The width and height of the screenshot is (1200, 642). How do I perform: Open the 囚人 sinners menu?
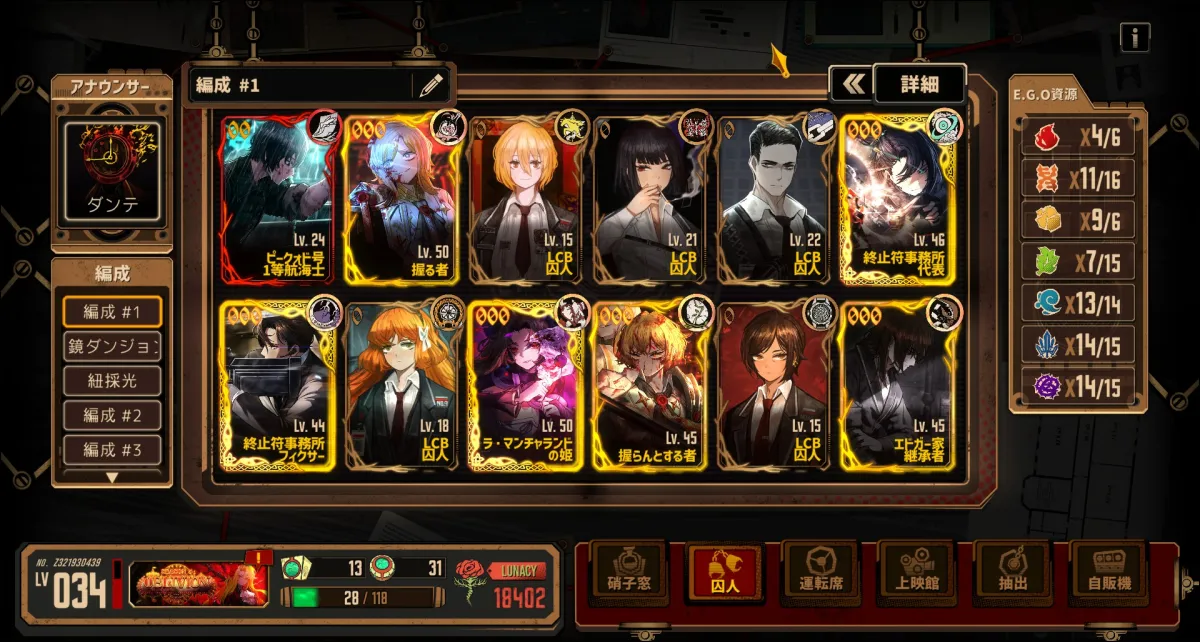click(723, 572)
